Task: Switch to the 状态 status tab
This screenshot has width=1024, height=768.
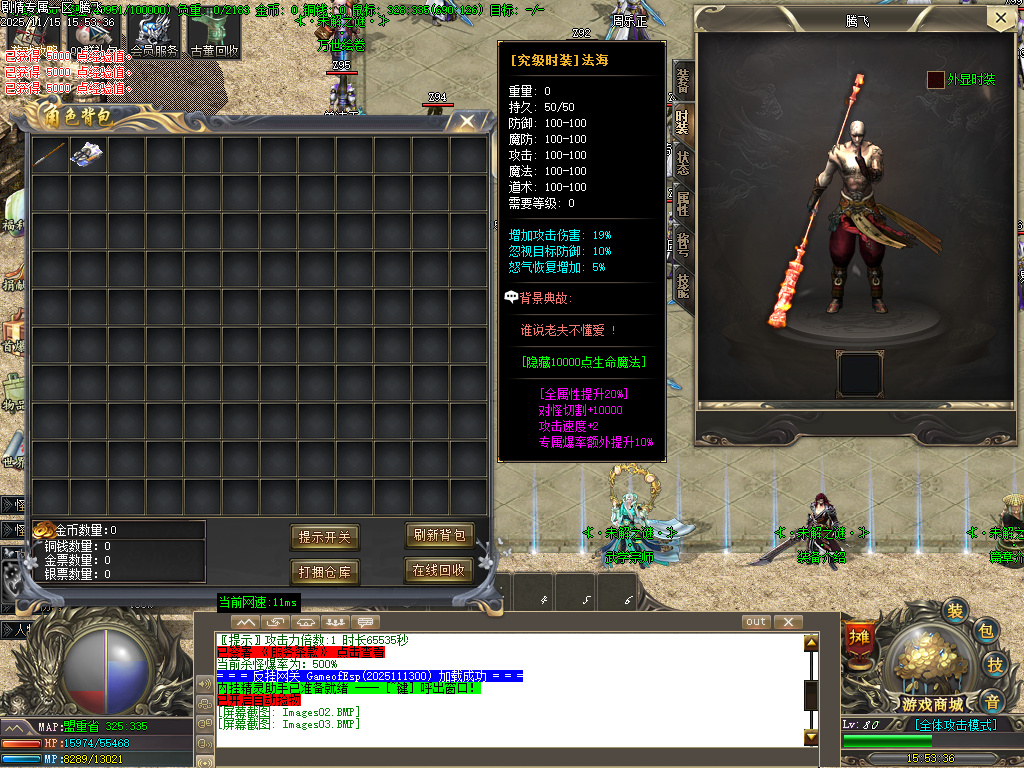Action: pos(682,162)
